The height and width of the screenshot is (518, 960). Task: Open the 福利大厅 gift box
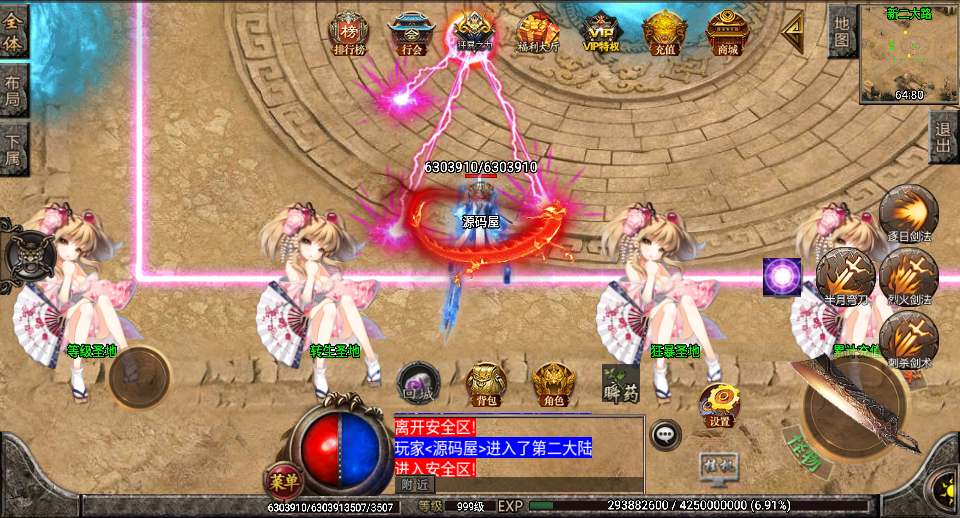click(538, 31)
